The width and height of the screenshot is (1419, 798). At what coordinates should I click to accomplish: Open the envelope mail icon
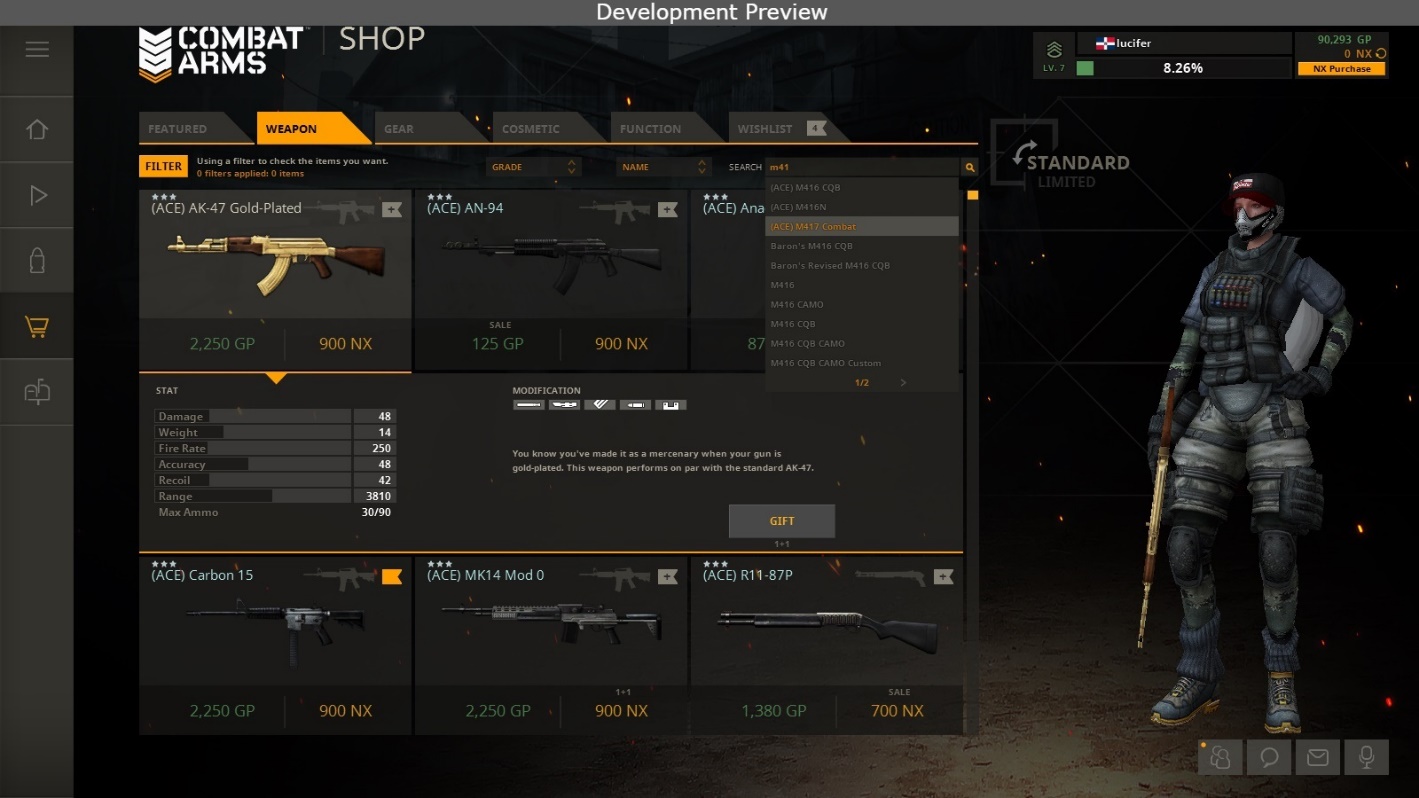pos(1317,758)
